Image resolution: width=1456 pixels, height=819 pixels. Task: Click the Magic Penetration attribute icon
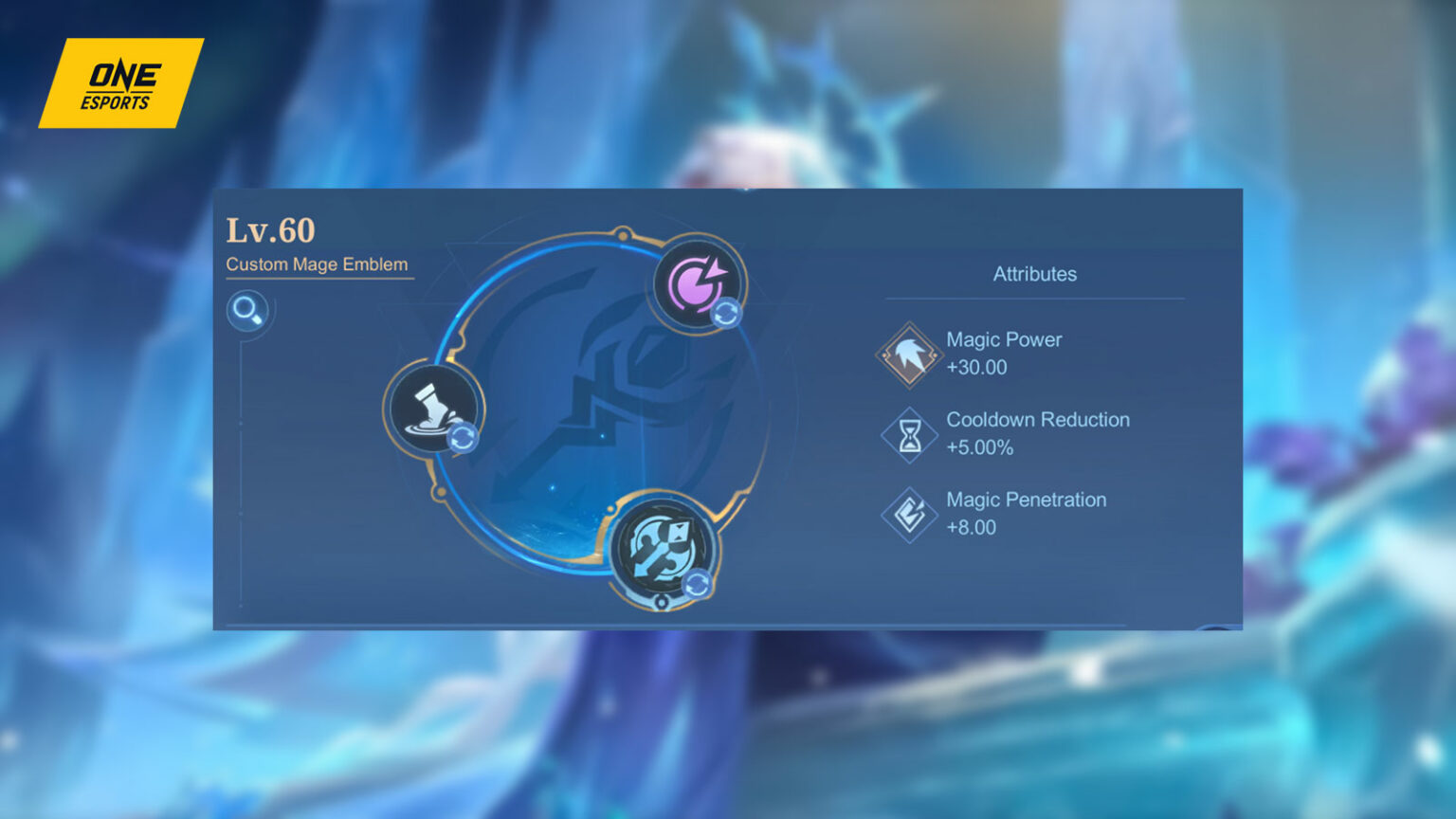pyautogui.click(x=908, y=514)
